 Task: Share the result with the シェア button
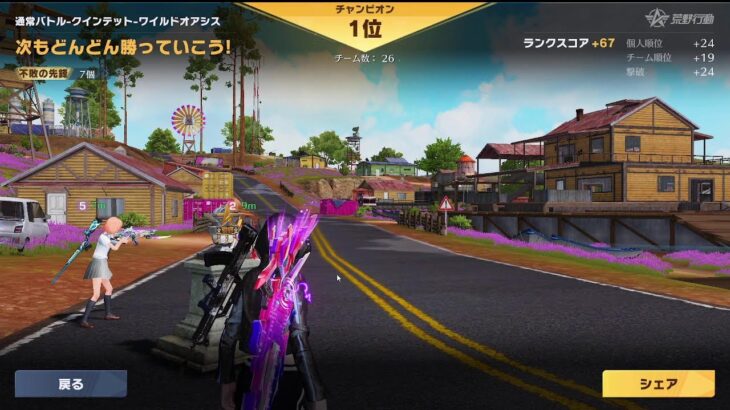pos(658,384)
